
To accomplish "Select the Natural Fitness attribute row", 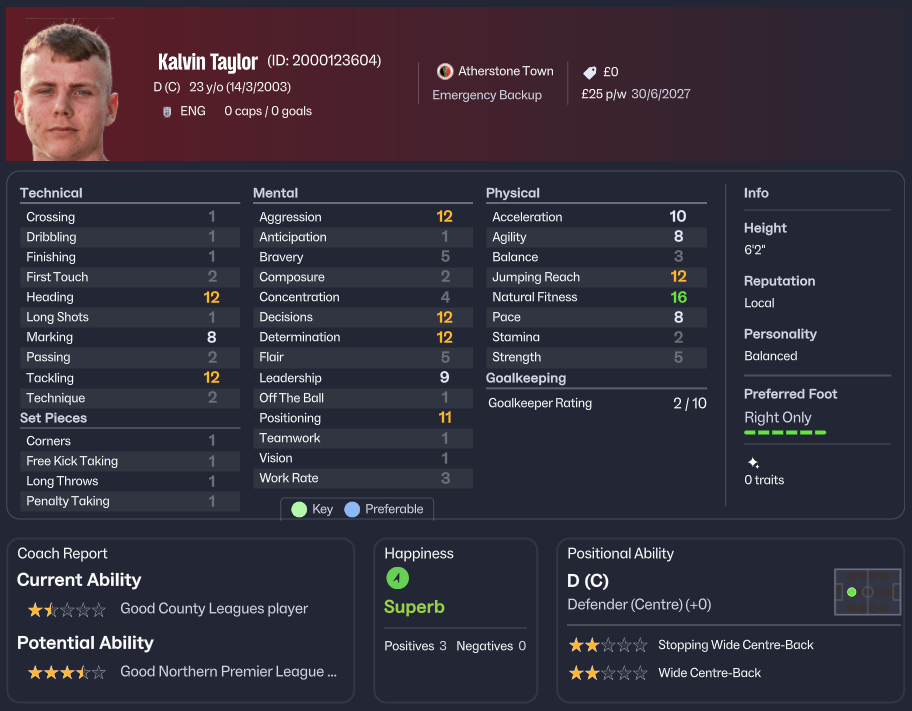I will point(596,297).
